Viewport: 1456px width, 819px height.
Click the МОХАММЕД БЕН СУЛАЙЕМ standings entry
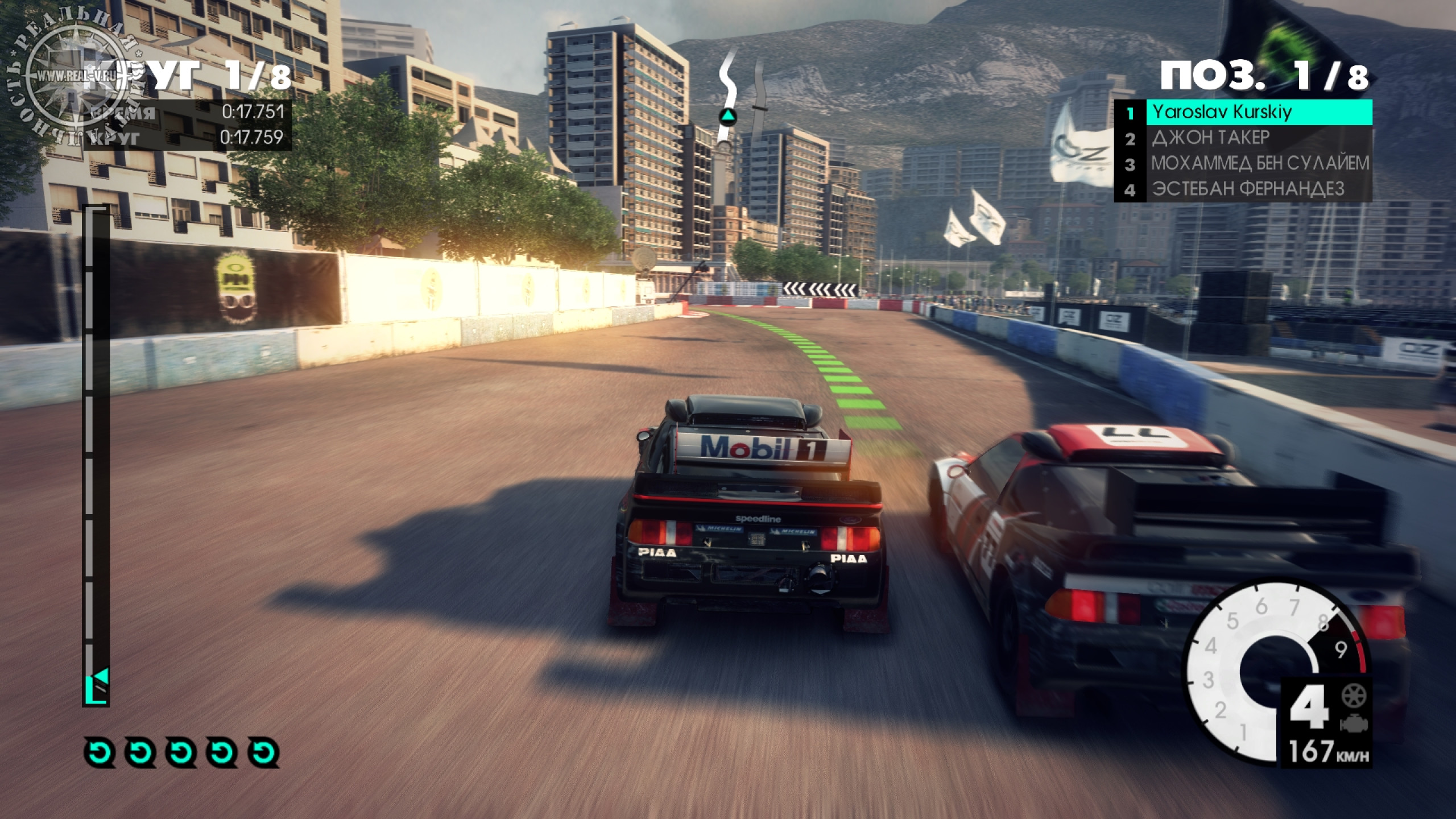pyautogui.click(x=1243, y=164)
